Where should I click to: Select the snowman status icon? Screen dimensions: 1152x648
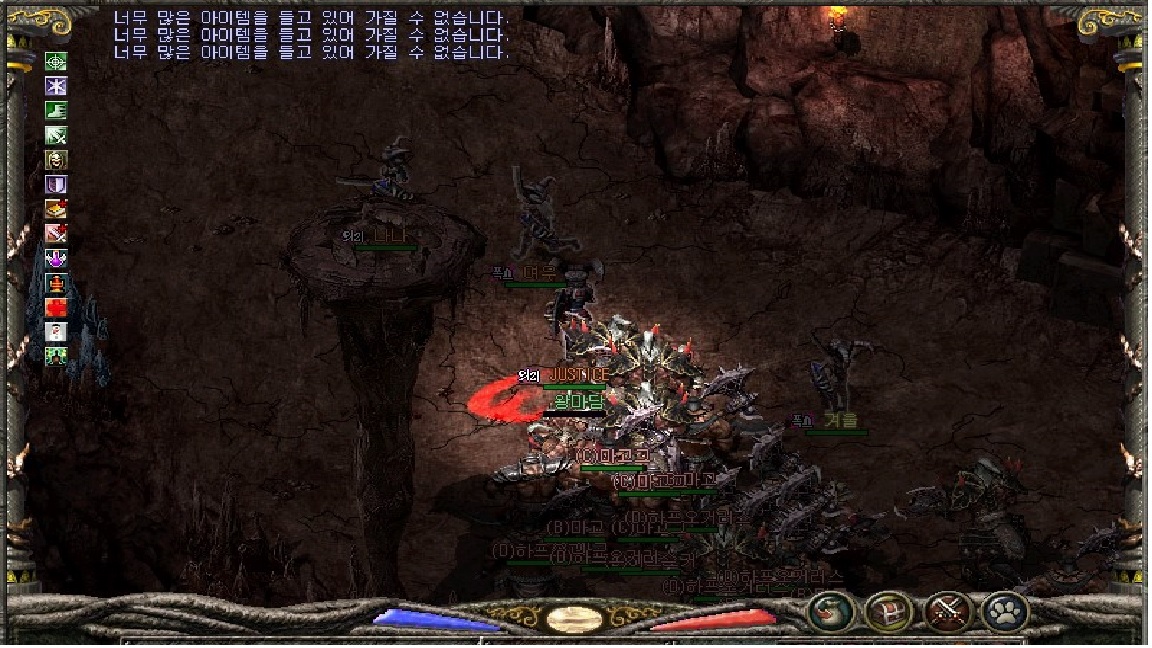[56, 332]
